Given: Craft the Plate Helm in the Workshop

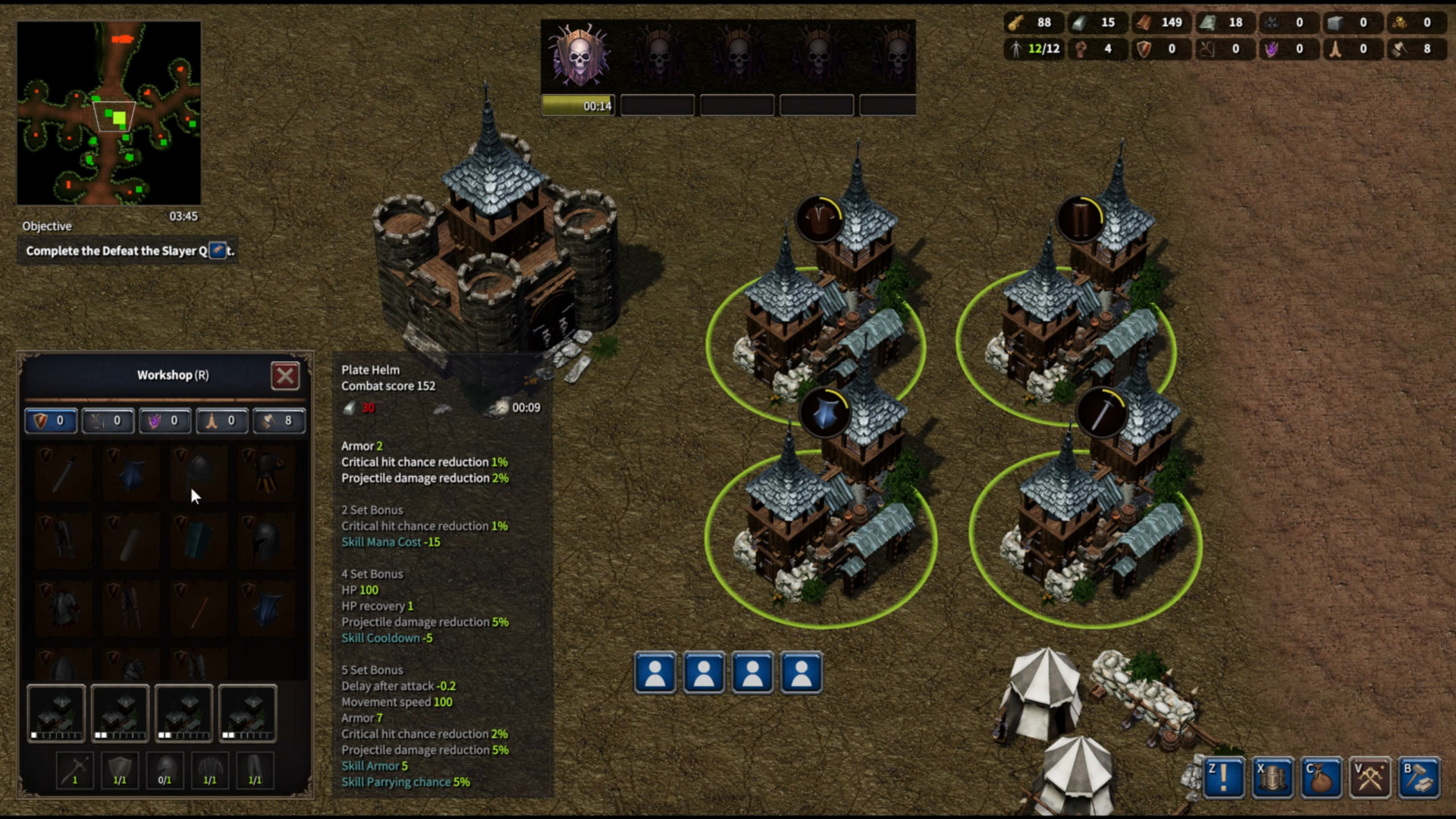Looking at the screenshot, I should [198, 472].
